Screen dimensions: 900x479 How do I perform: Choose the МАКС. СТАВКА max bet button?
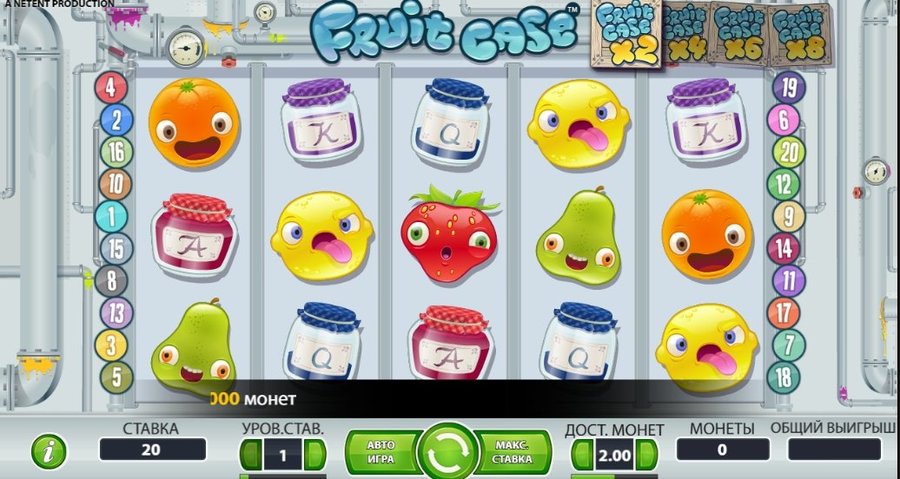516,450
